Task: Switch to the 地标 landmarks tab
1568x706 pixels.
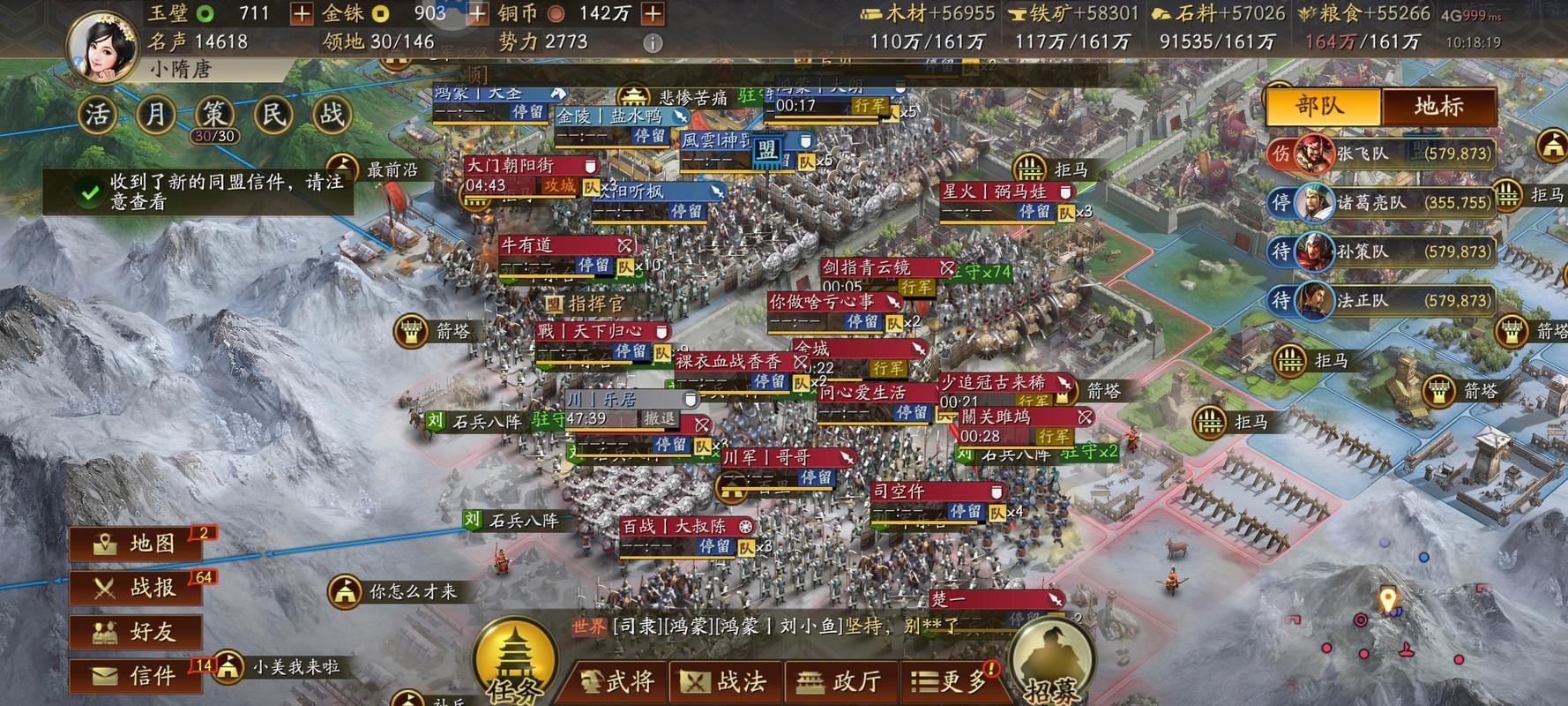Action: coord(1439,105)
